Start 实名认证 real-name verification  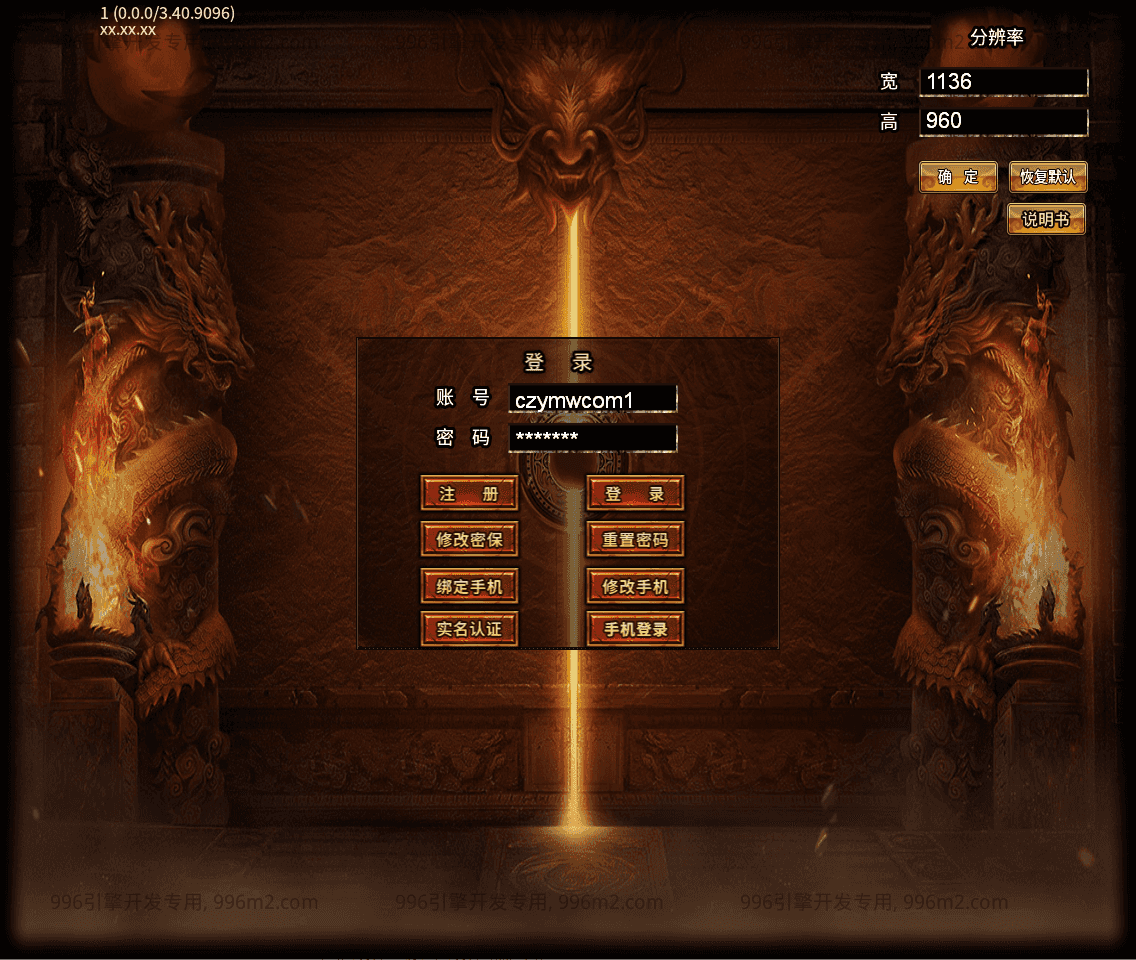[469, 629]
